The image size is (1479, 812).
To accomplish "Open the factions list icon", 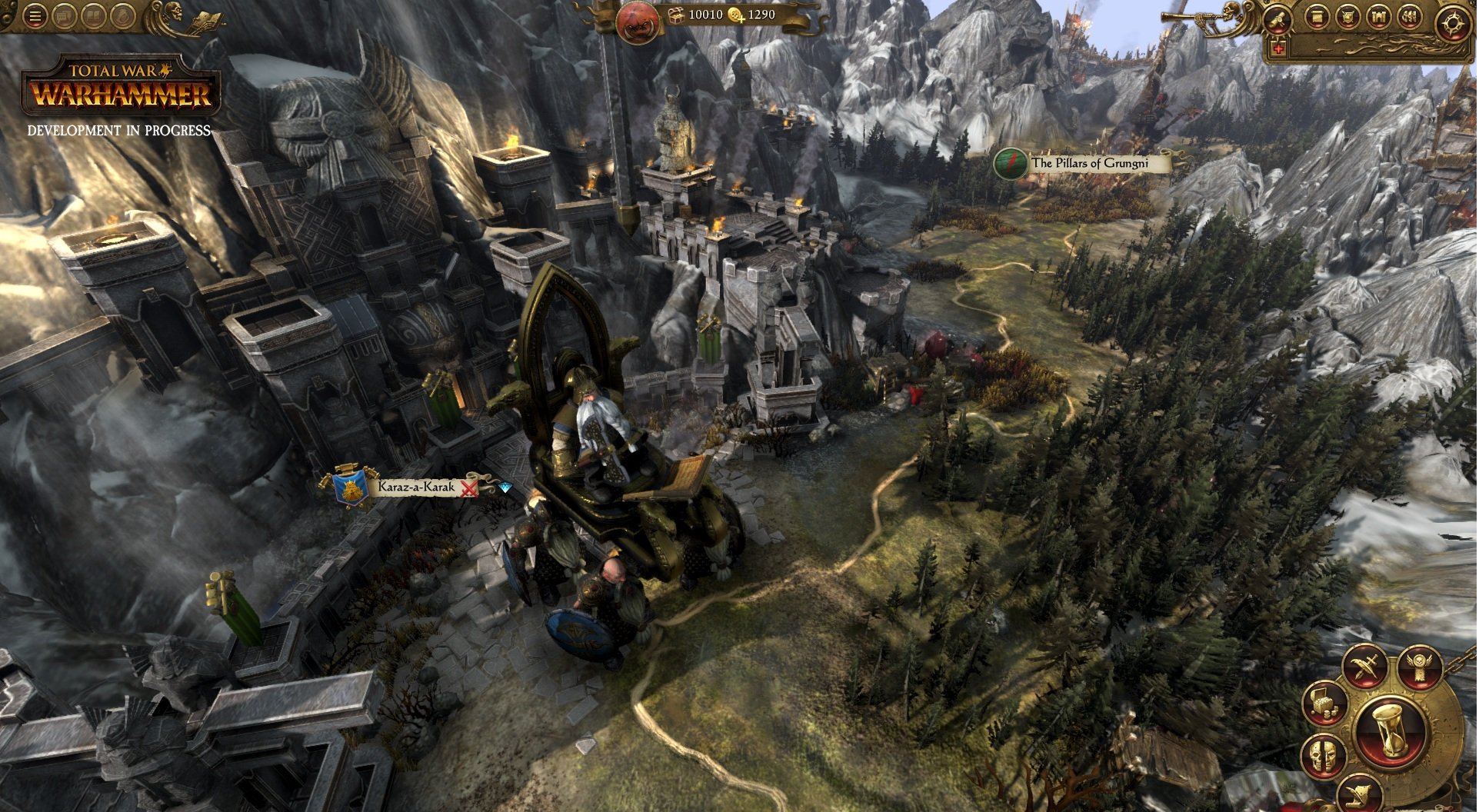I will coord(1409,17).
